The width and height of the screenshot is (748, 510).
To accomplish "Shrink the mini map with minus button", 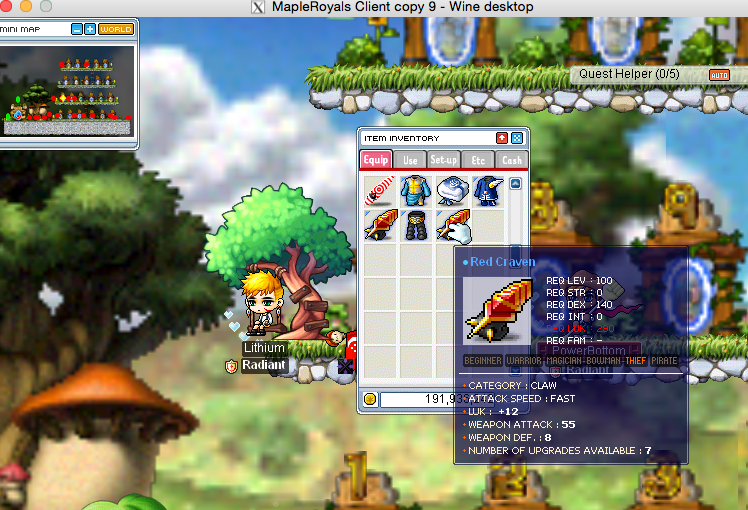I will pyautogui.click(x=77, y=29).
